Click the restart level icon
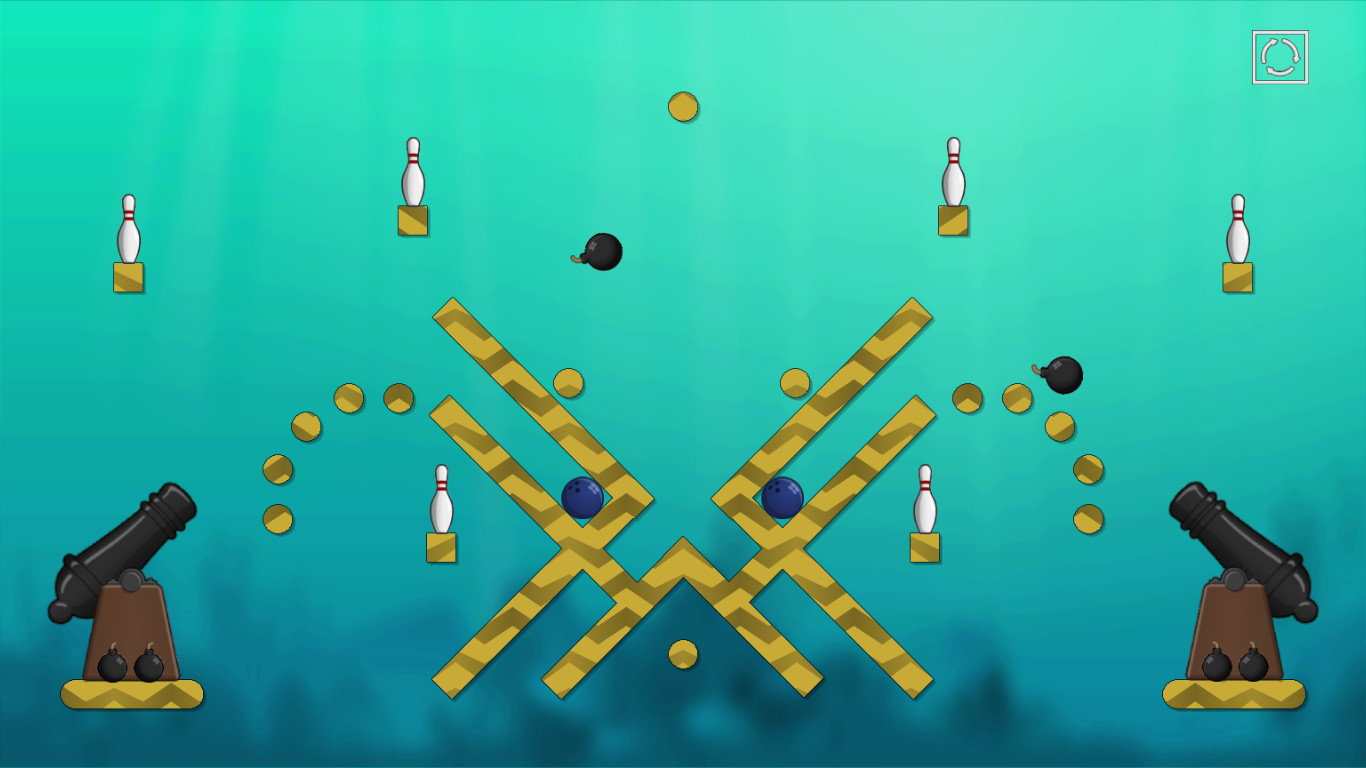1366x768 pixels. (1279, 55)
